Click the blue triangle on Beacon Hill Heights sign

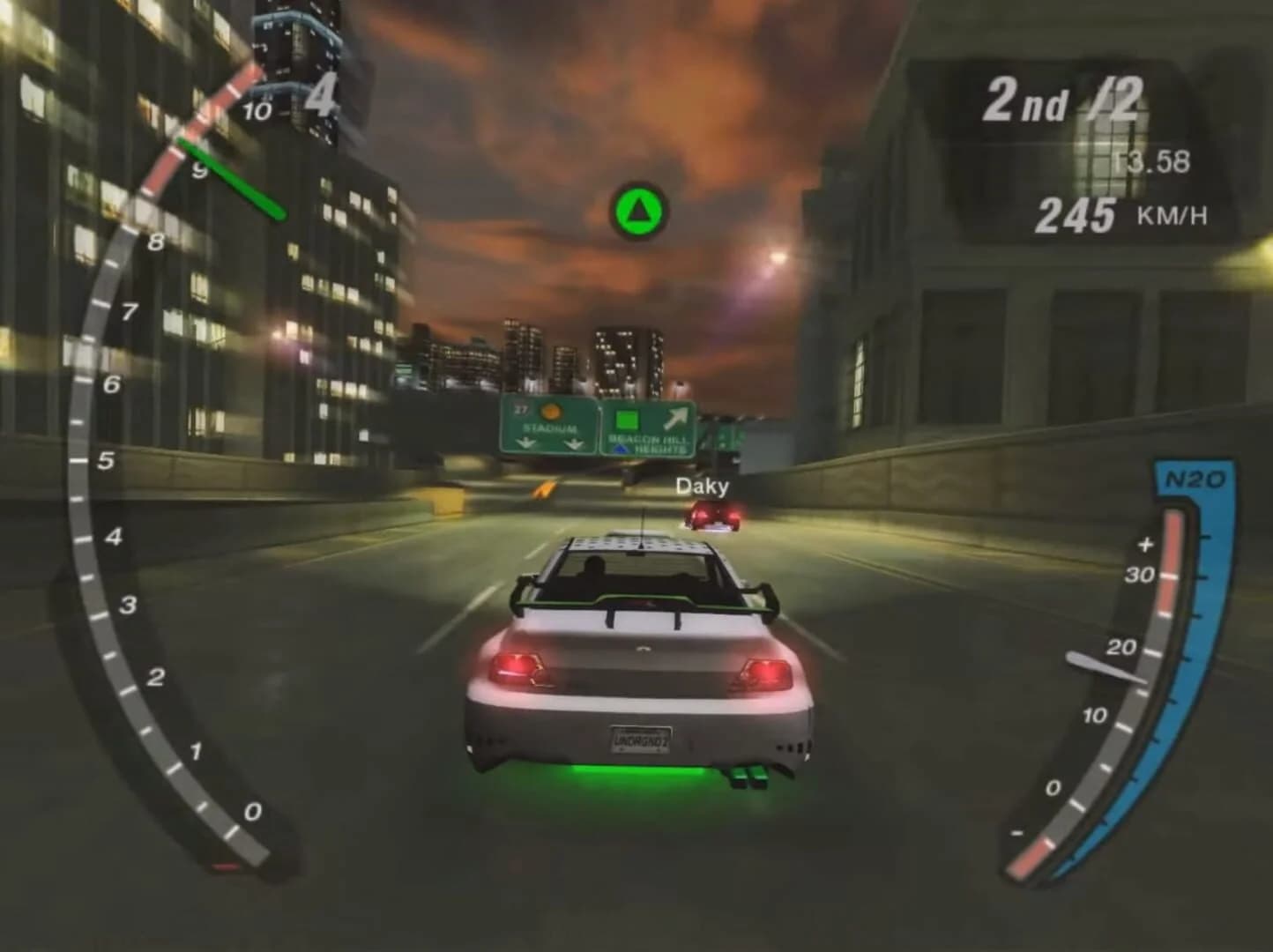622,448
